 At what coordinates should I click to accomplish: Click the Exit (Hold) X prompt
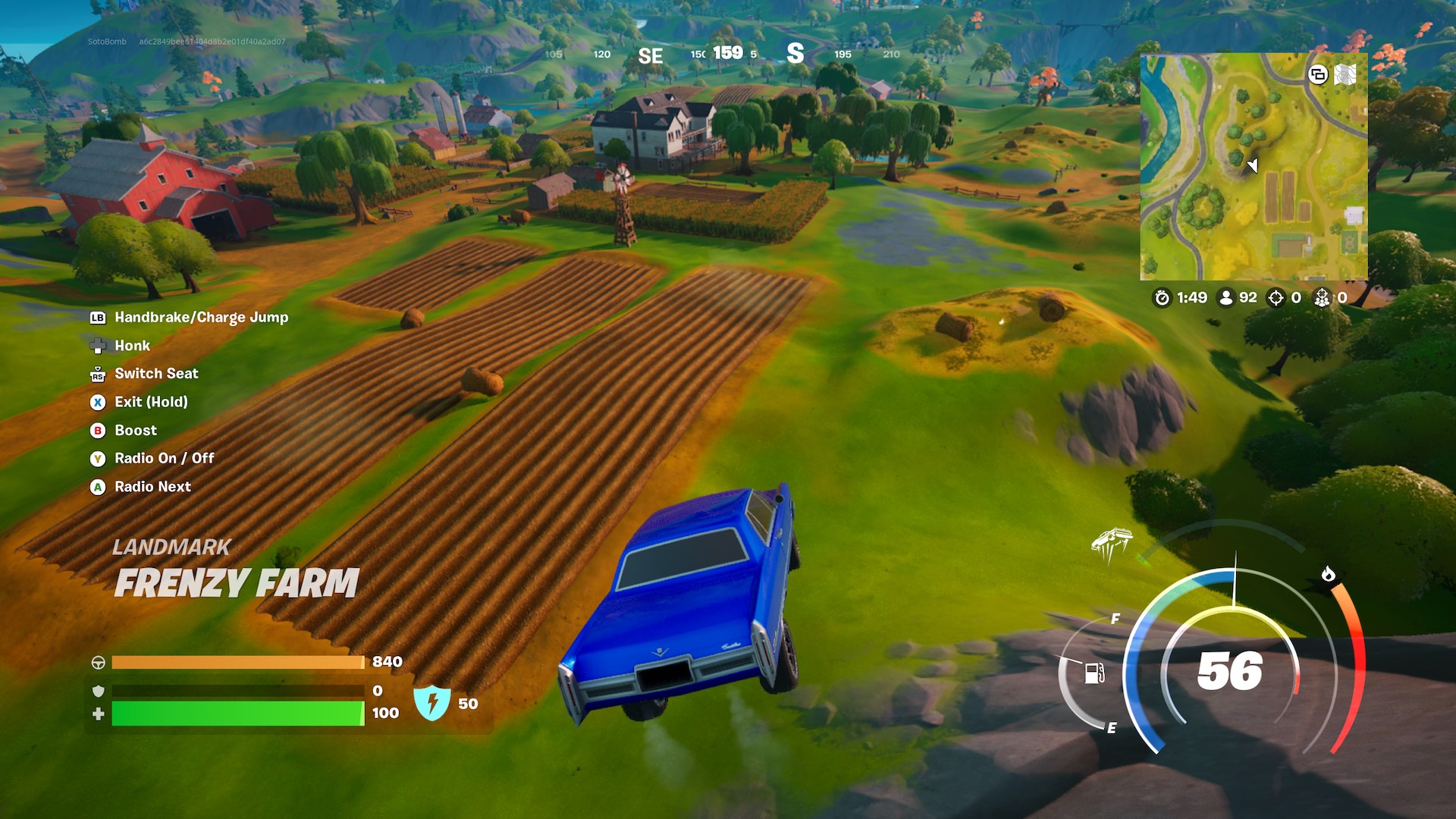(96, 402)
